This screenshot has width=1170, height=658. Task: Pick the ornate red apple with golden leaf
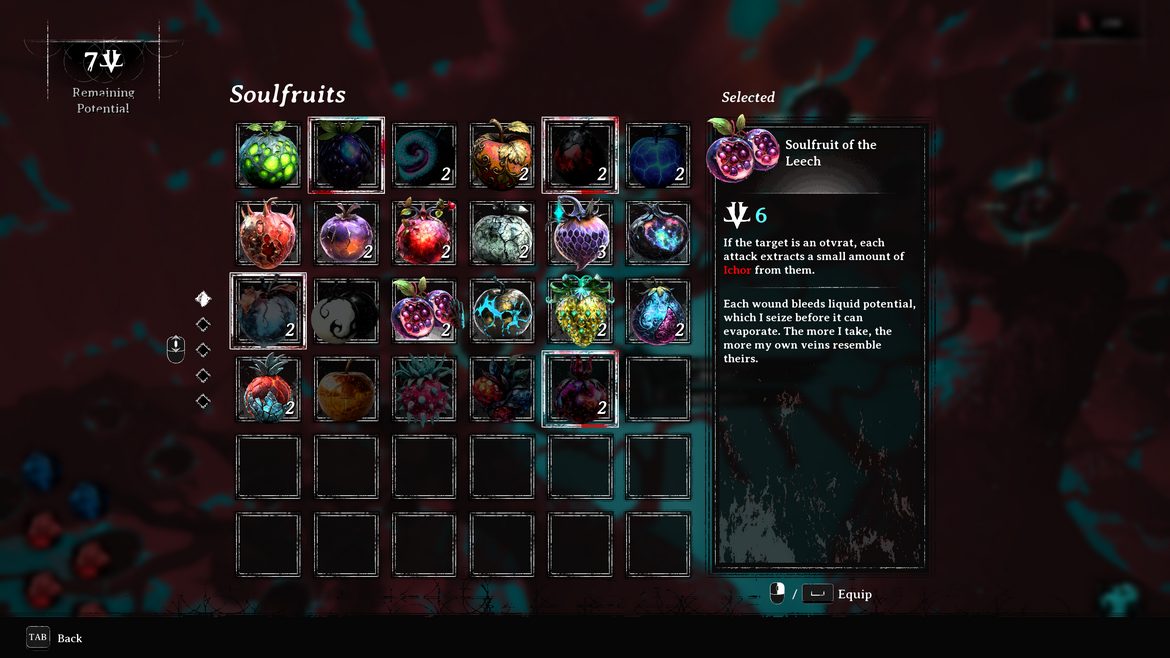(x=502, y=156)
